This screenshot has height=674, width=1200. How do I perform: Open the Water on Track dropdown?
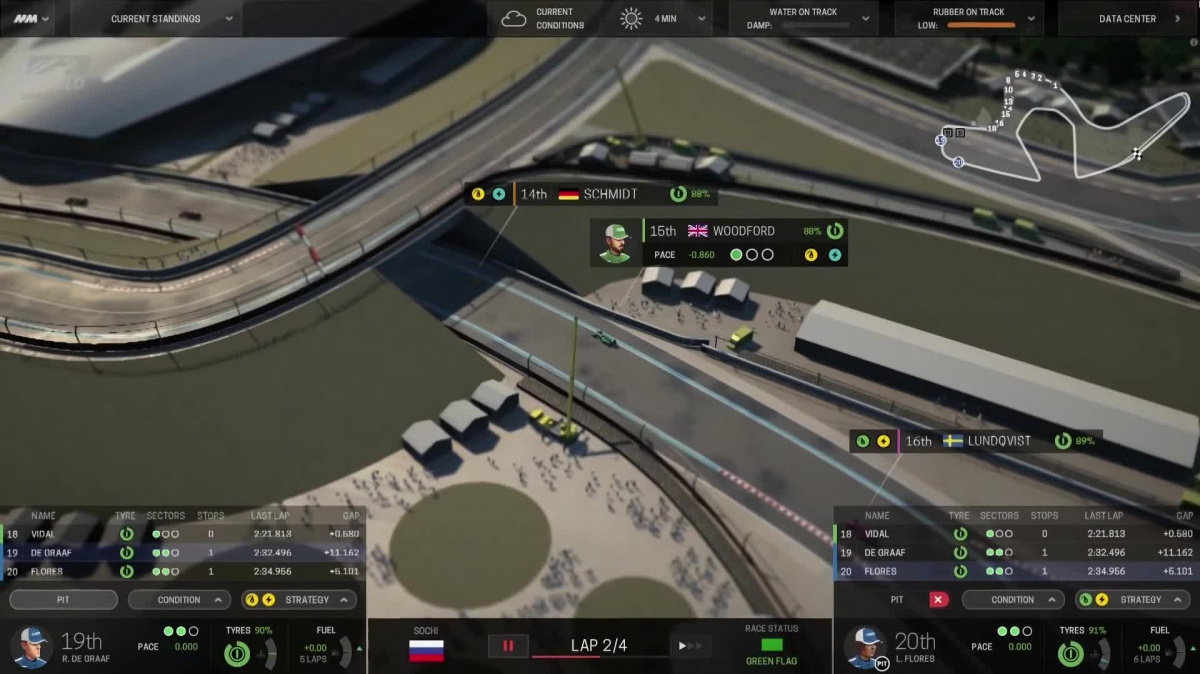[803, 18]
